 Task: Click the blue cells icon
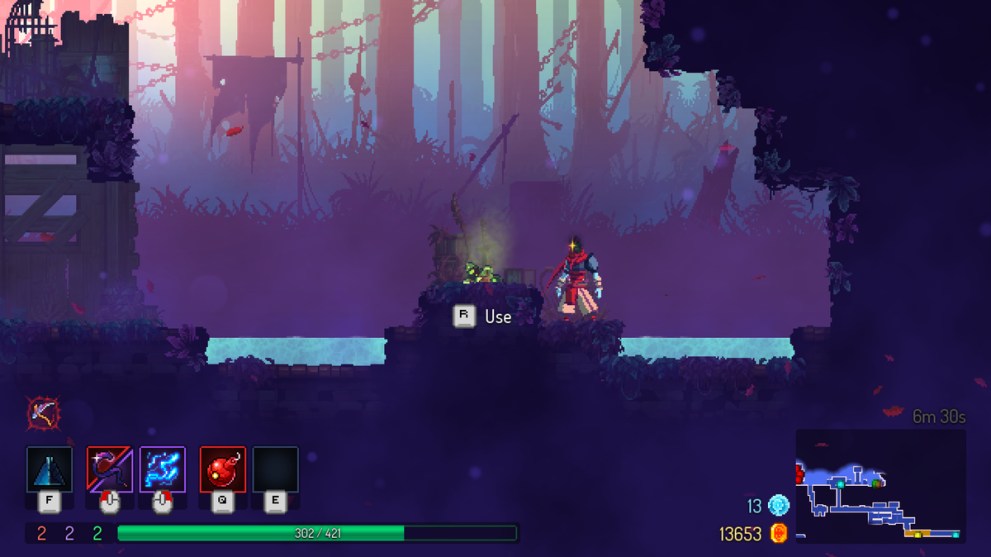pyautogui.click(x=778, y=506)
